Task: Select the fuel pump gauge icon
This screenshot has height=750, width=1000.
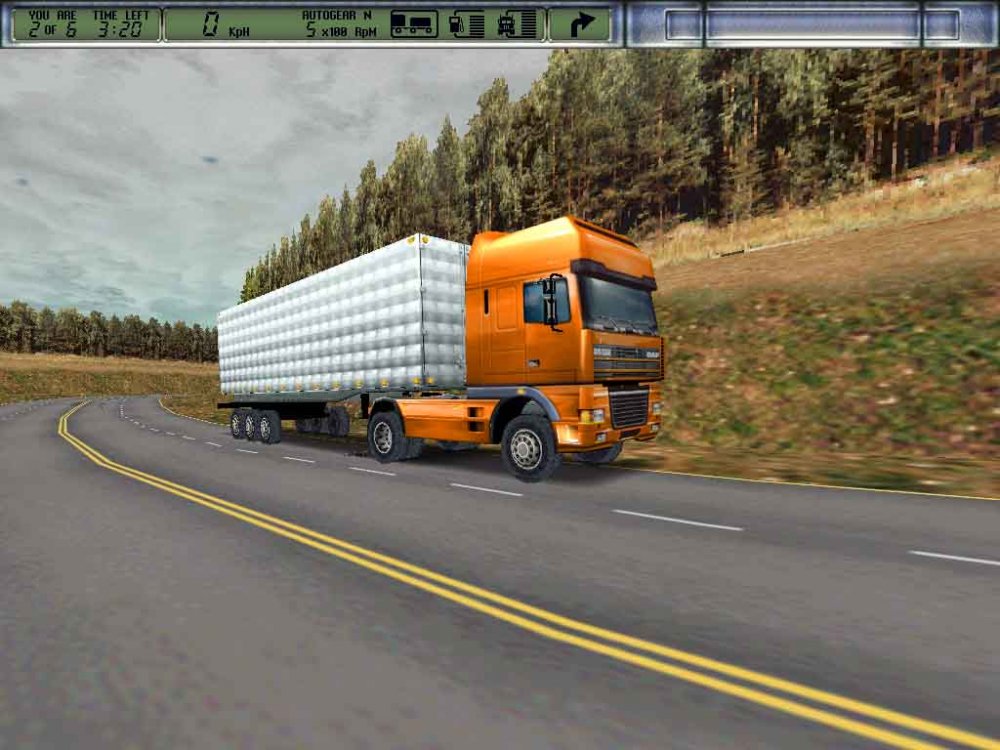Action: pos(467,24)
